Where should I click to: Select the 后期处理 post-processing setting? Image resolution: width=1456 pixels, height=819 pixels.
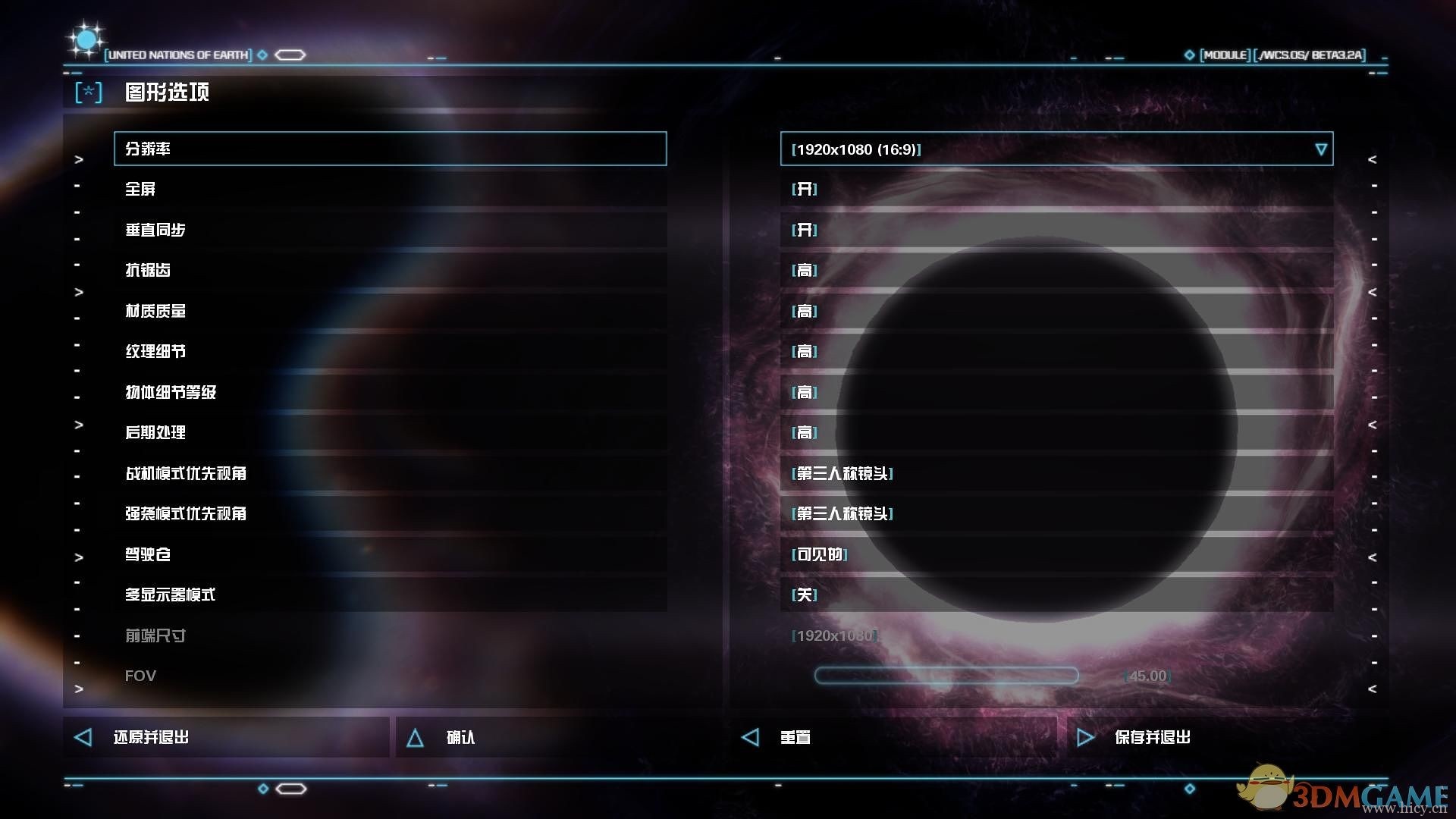coord(390,432)
